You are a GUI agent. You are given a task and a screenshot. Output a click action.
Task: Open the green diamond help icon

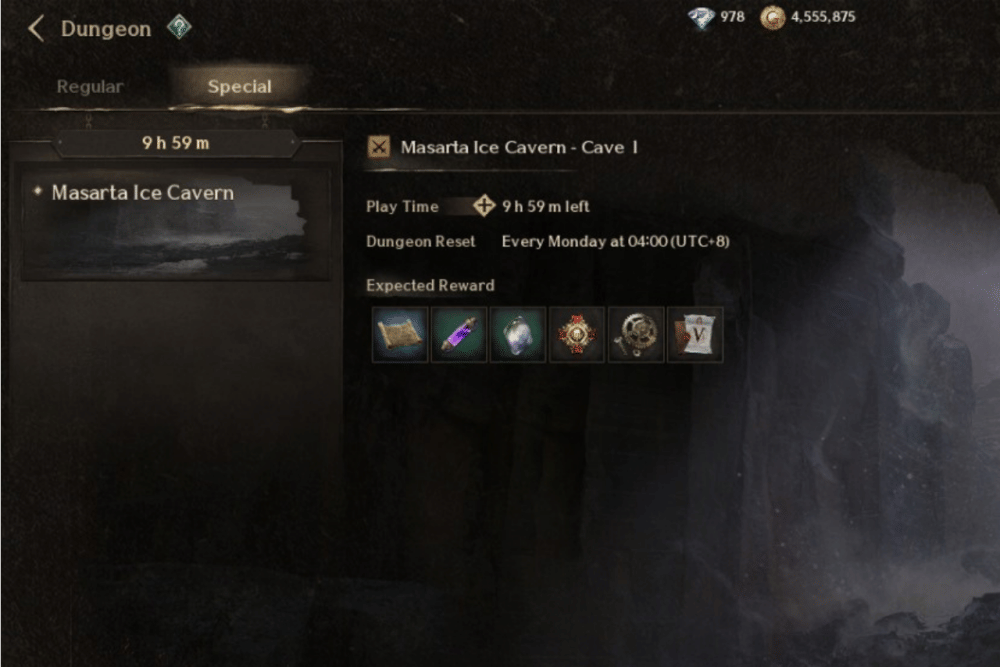[x=178, y=28]
